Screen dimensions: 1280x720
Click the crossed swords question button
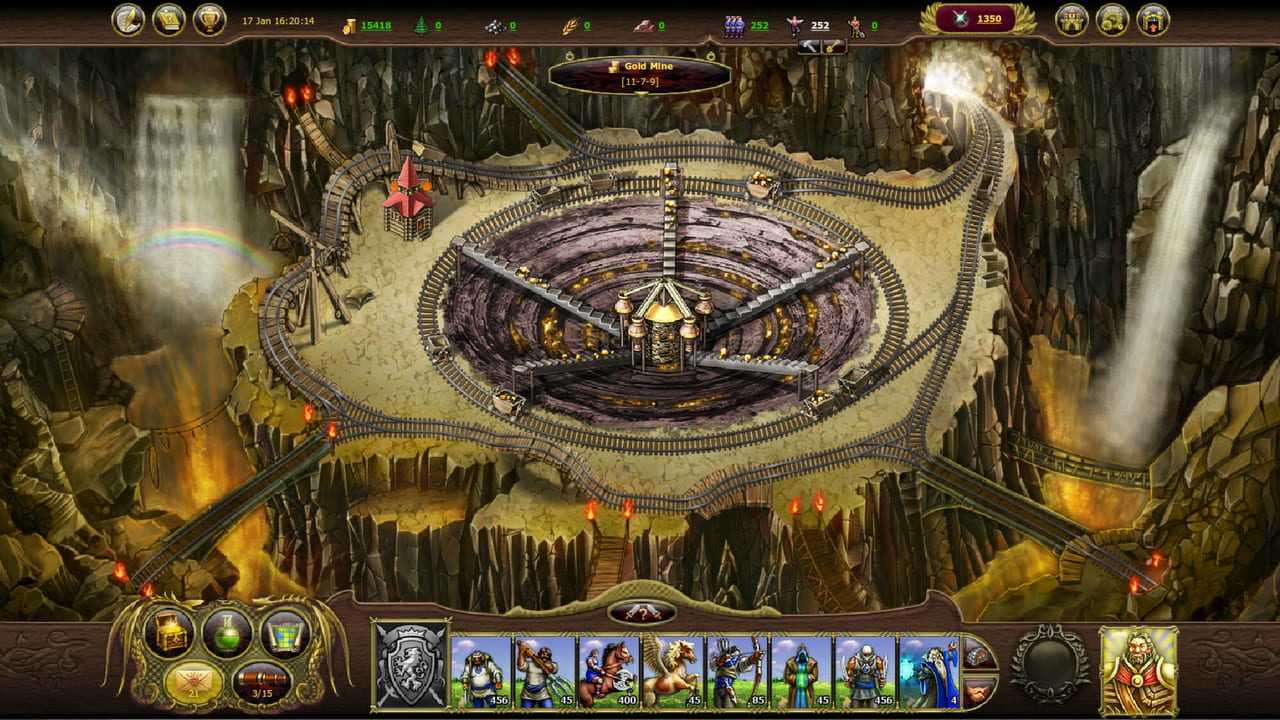tap(641, 613)
